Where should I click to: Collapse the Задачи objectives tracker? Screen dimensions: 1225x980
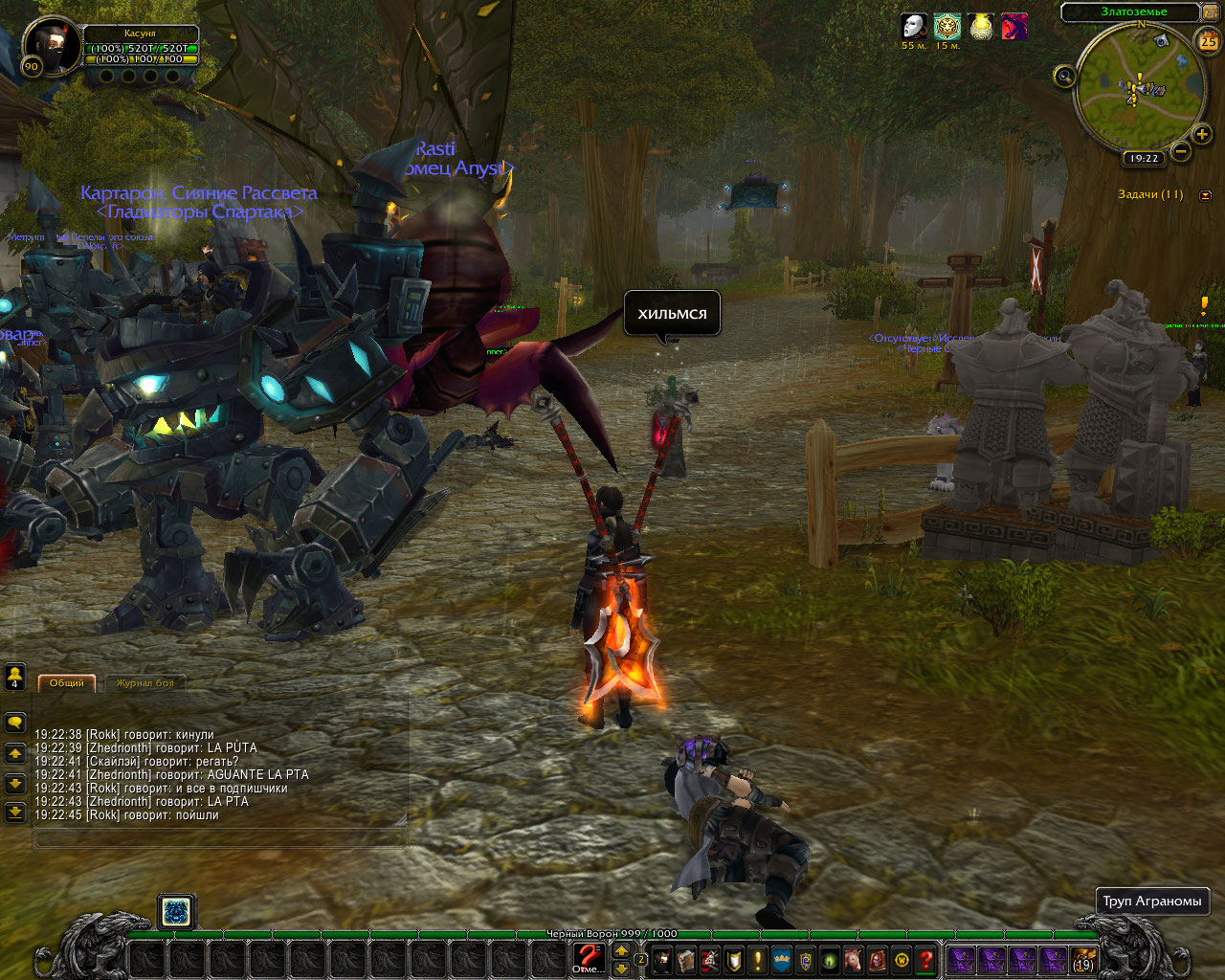(x=1204, y=195)
